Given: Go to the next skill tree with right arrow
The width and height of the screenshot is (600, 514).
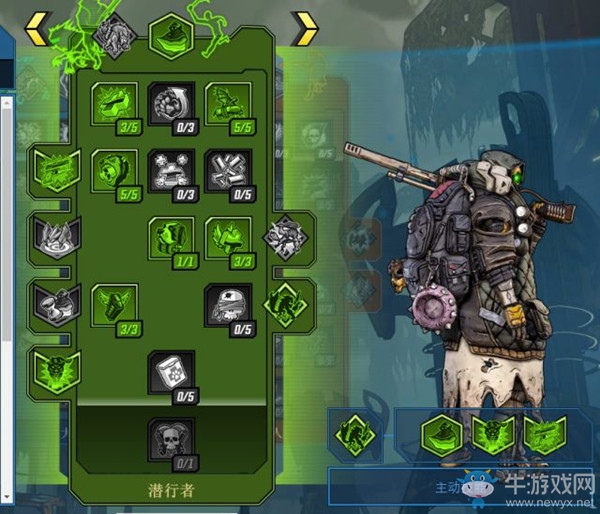Looking at the screenshot, I should pos(304,29).
